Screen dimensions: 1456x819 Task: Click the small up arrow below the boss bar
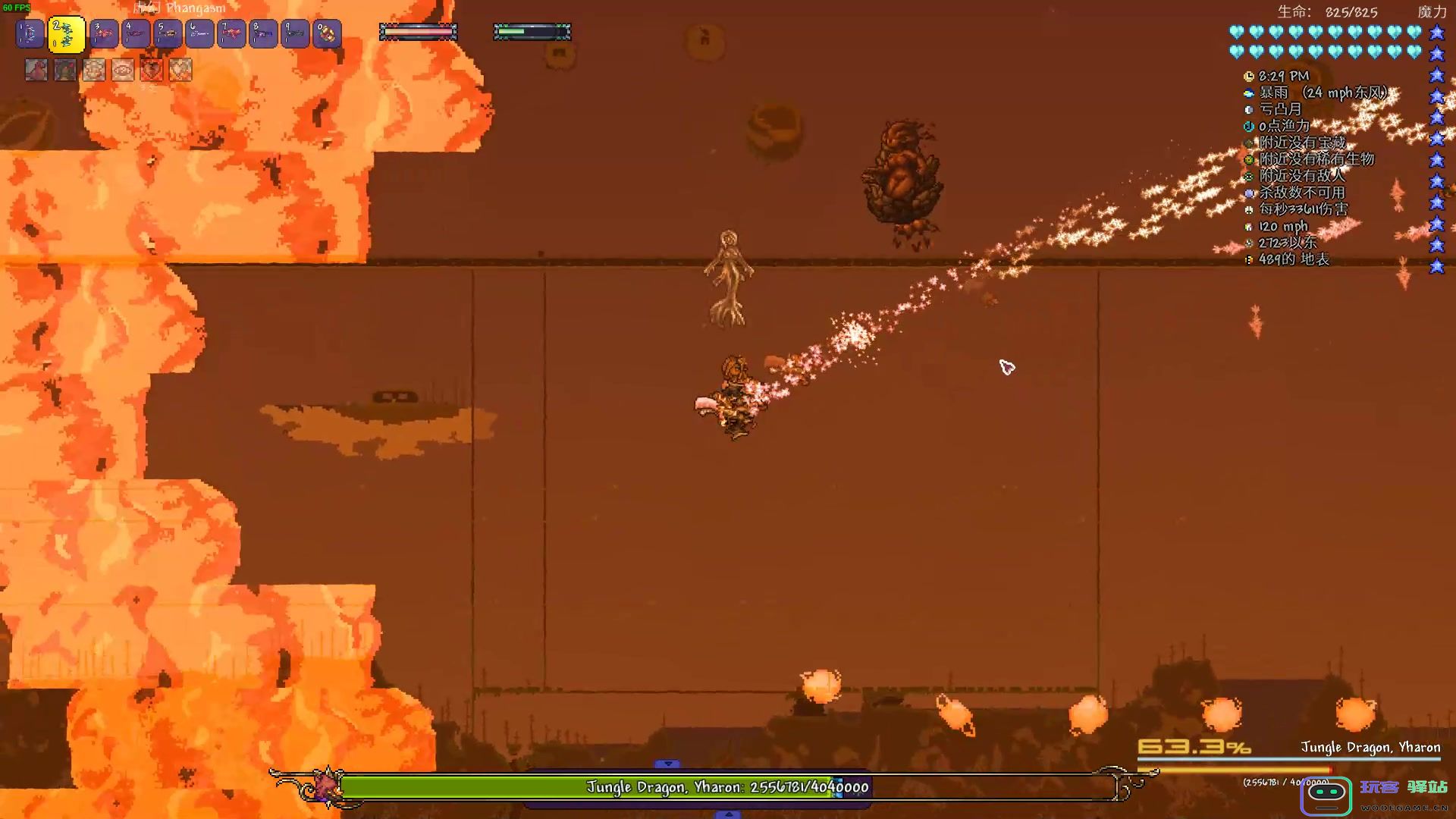(x=728, y=814)
